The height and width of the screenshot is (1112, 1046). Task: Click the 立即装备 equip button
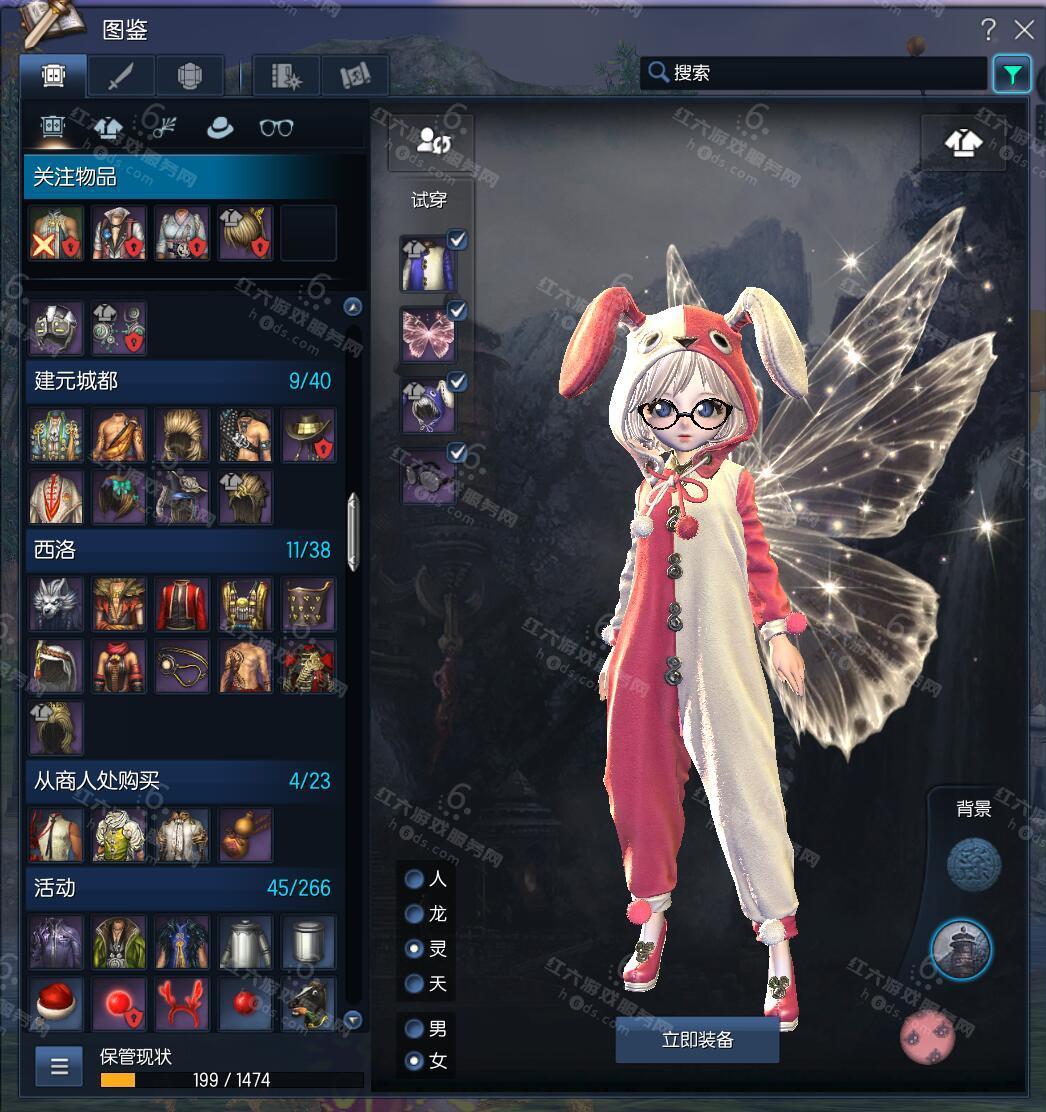pos(697,1040)
